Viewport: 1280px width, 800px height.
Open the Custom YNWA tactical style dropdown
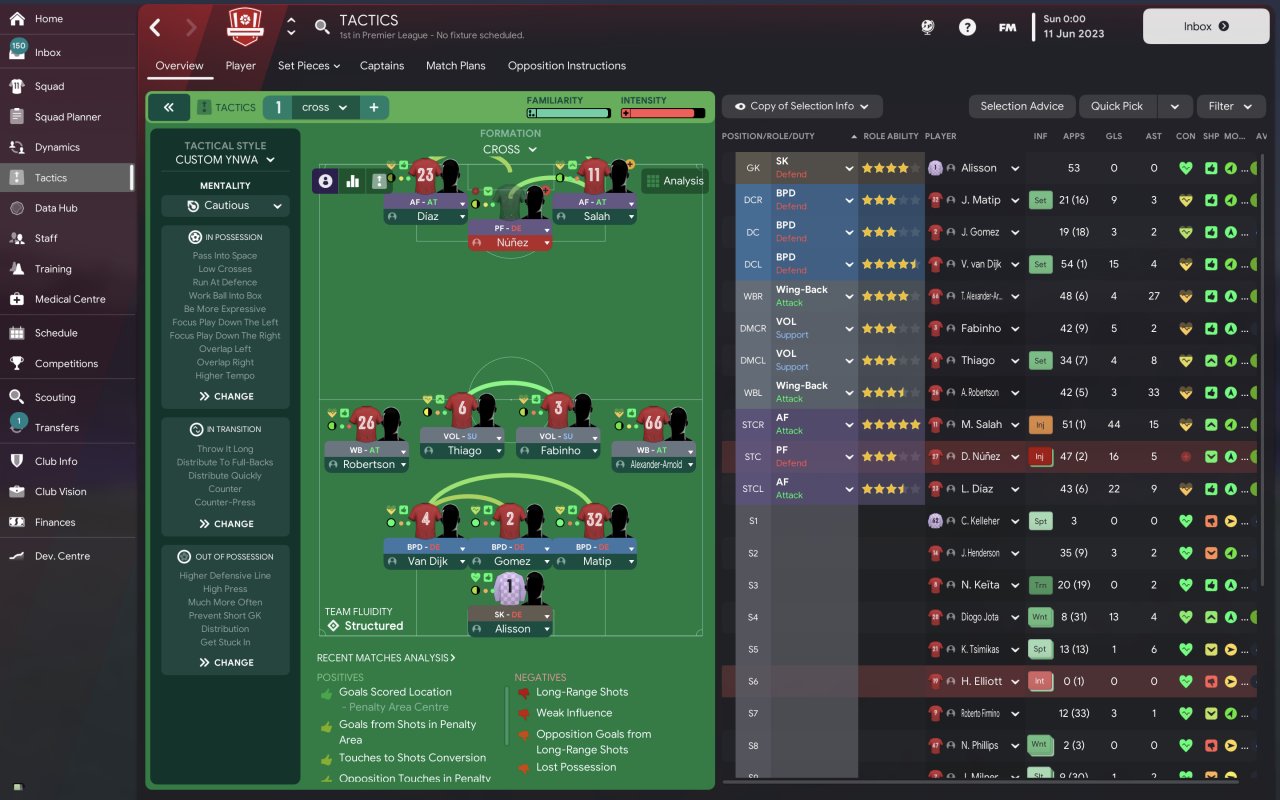(225, 160)
